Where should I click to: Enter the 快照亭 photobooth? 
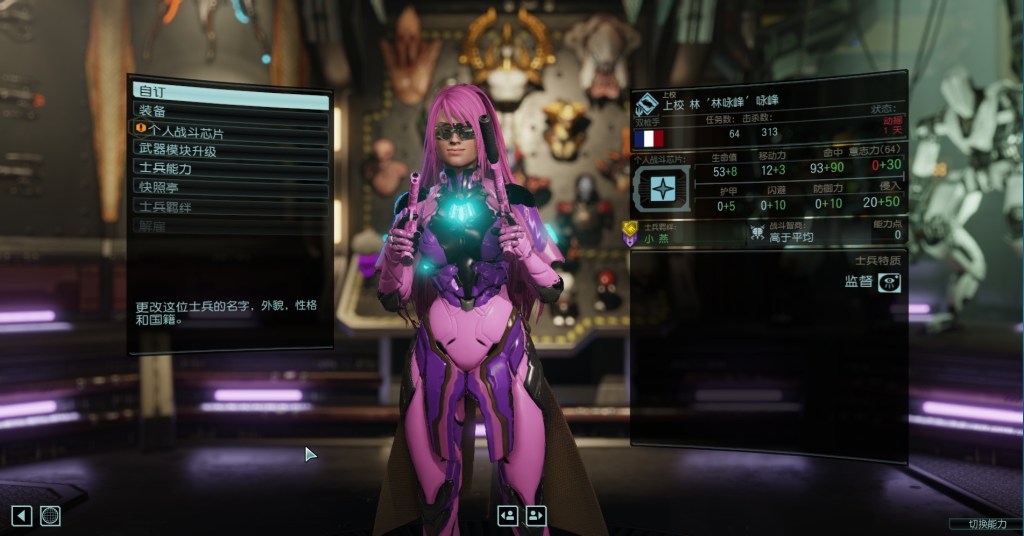[231, 187]
